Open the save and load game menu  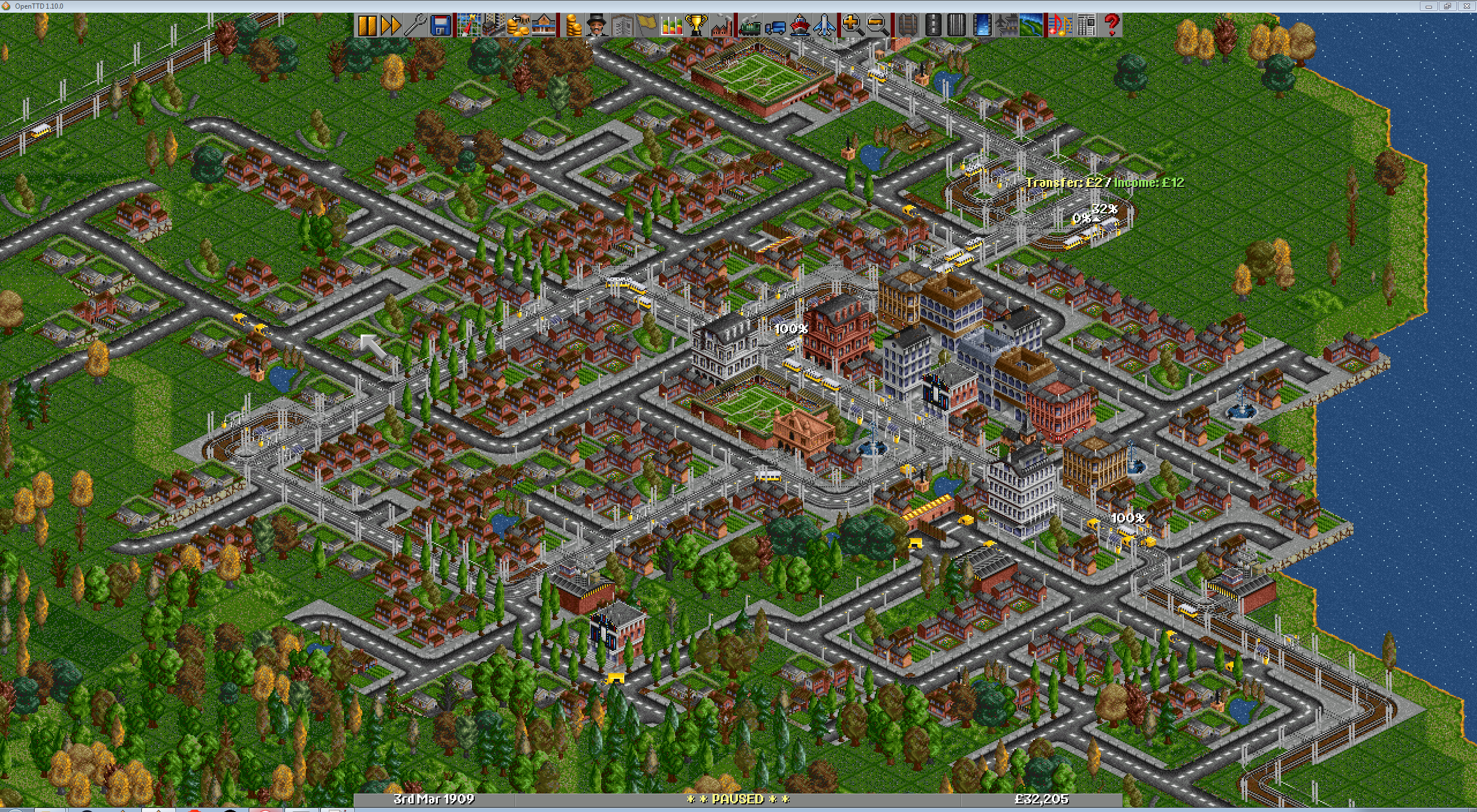(440, 23)
